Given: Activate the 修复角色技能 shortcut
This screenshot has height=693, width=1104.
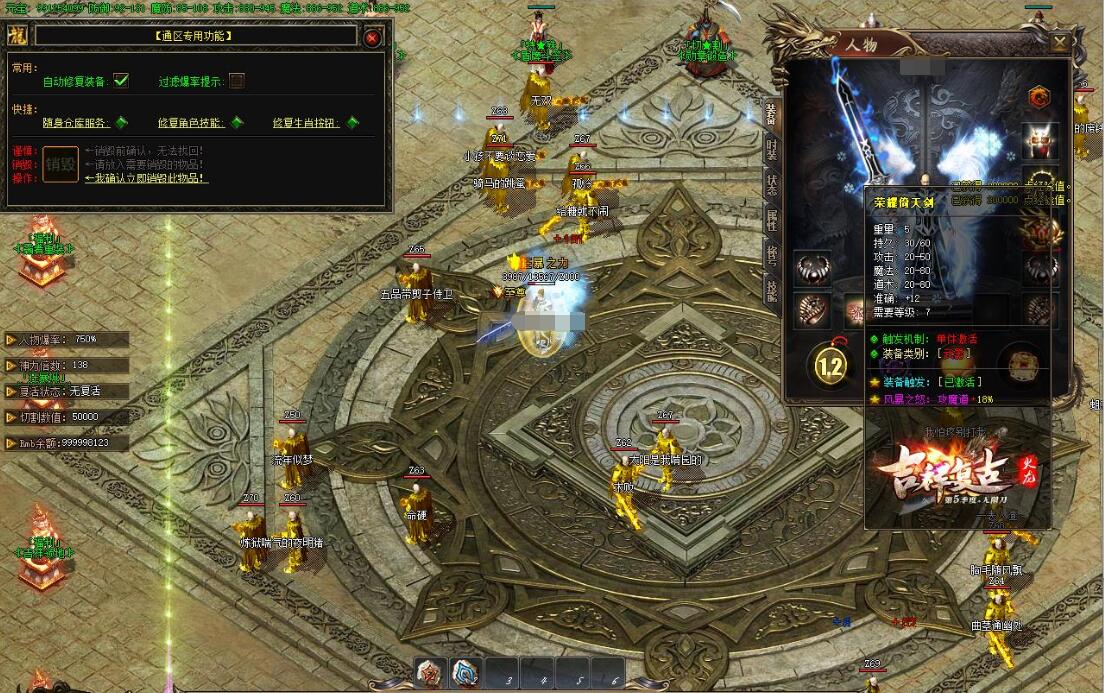Looking at the screenshot, I should click(x=237, y=123).
